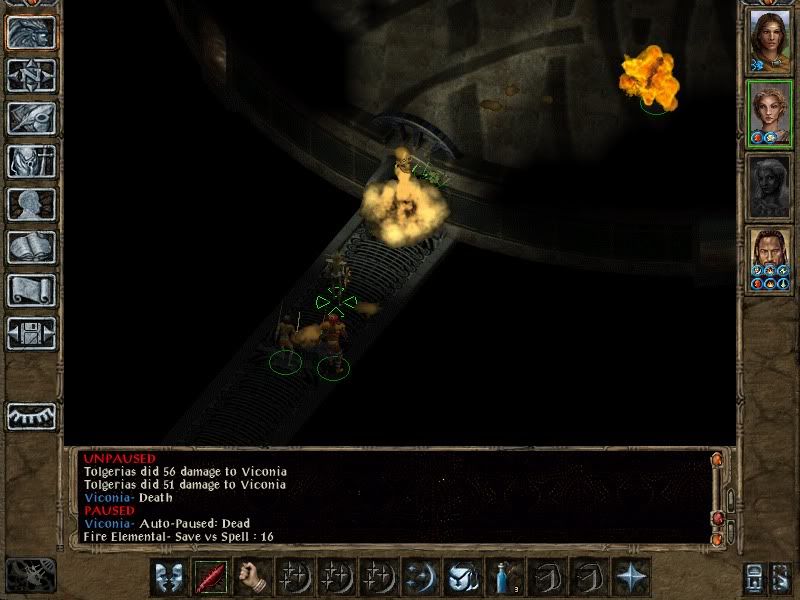Viewport: 800px width, 600px height.
Task: Click the theater masks dialogue button
Action: tap(169, 578)
